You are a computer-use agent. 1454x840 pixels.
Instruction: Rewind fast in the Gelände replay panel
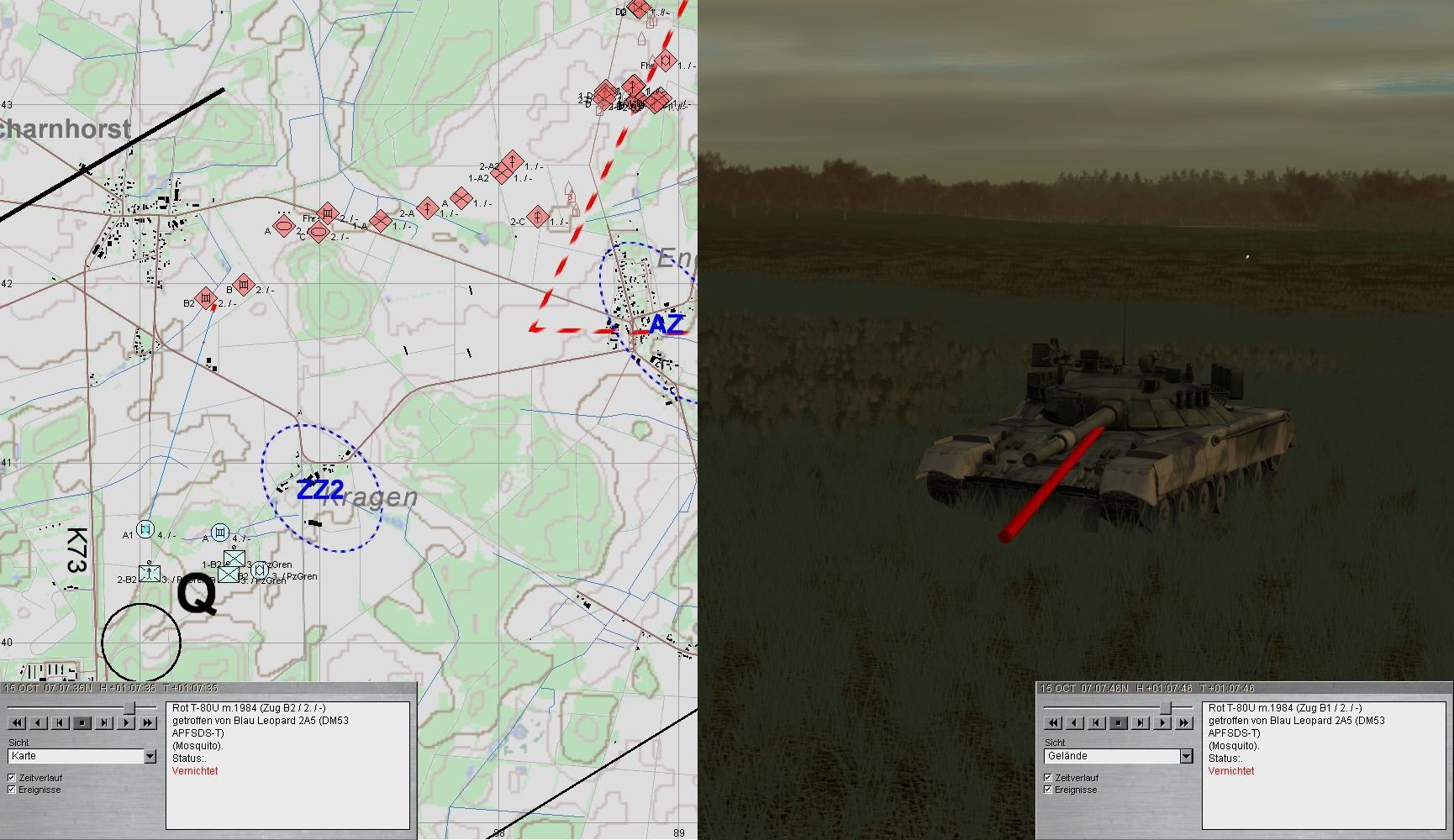pyautogui.click(x=1053, y=722)
